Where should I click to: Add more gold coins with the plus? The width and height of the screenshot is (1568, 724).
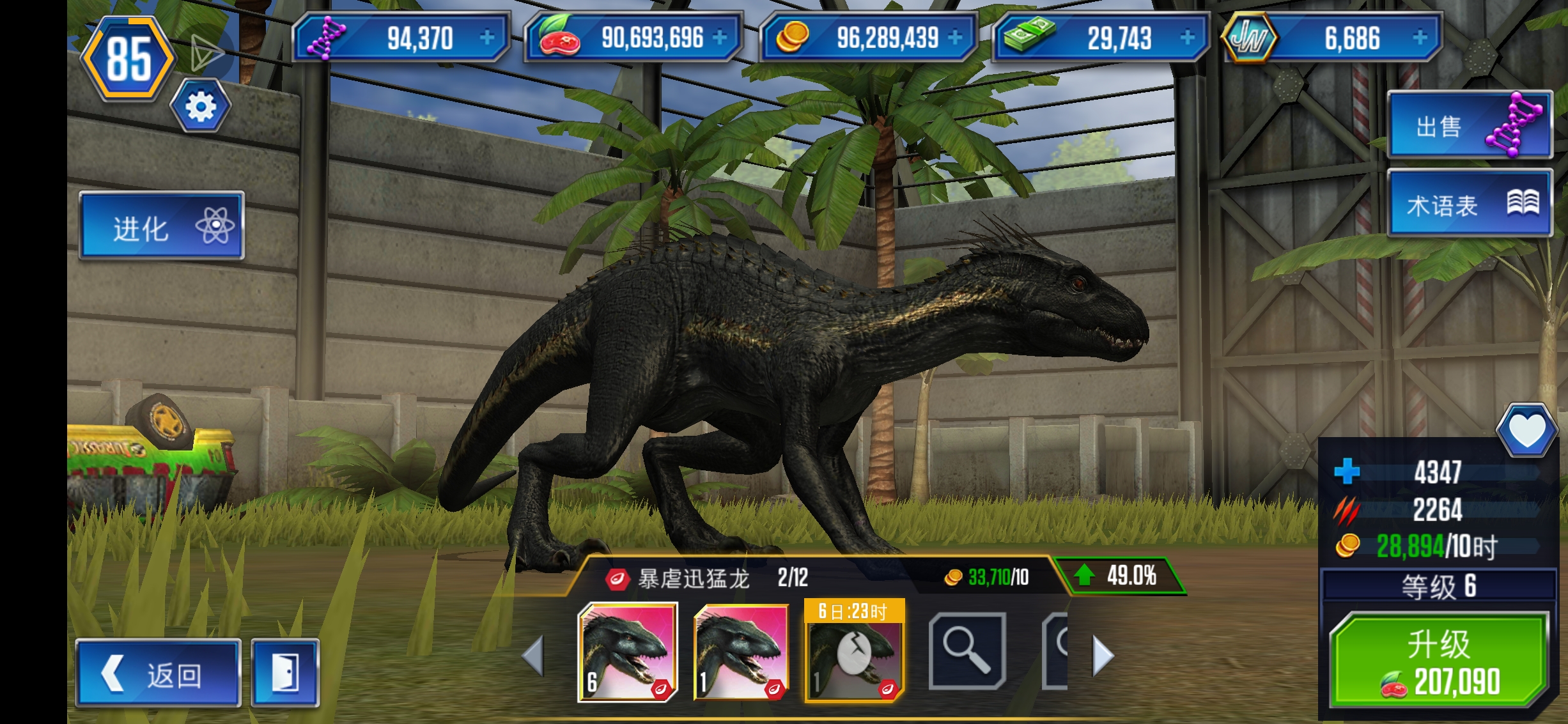tap(955, 38)
